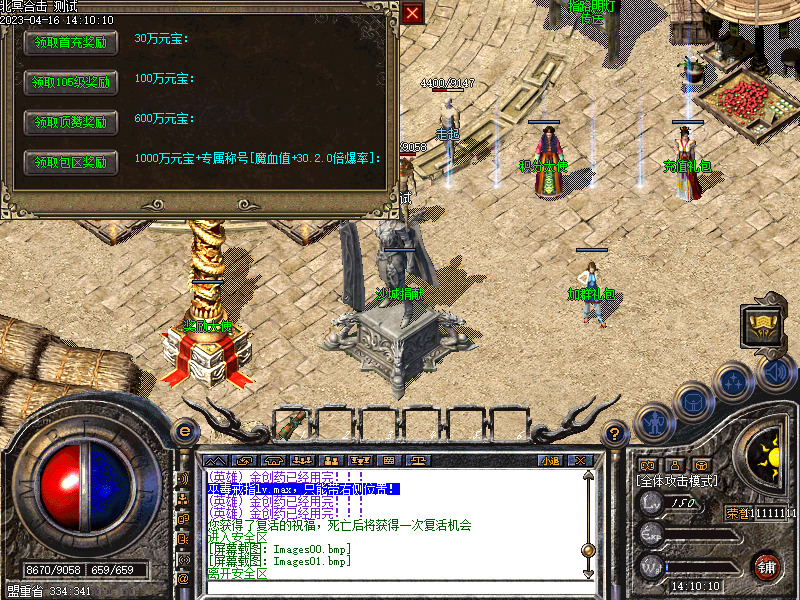
Task: Click the chat scrollbar's down arrow
Action: point(587,573)
